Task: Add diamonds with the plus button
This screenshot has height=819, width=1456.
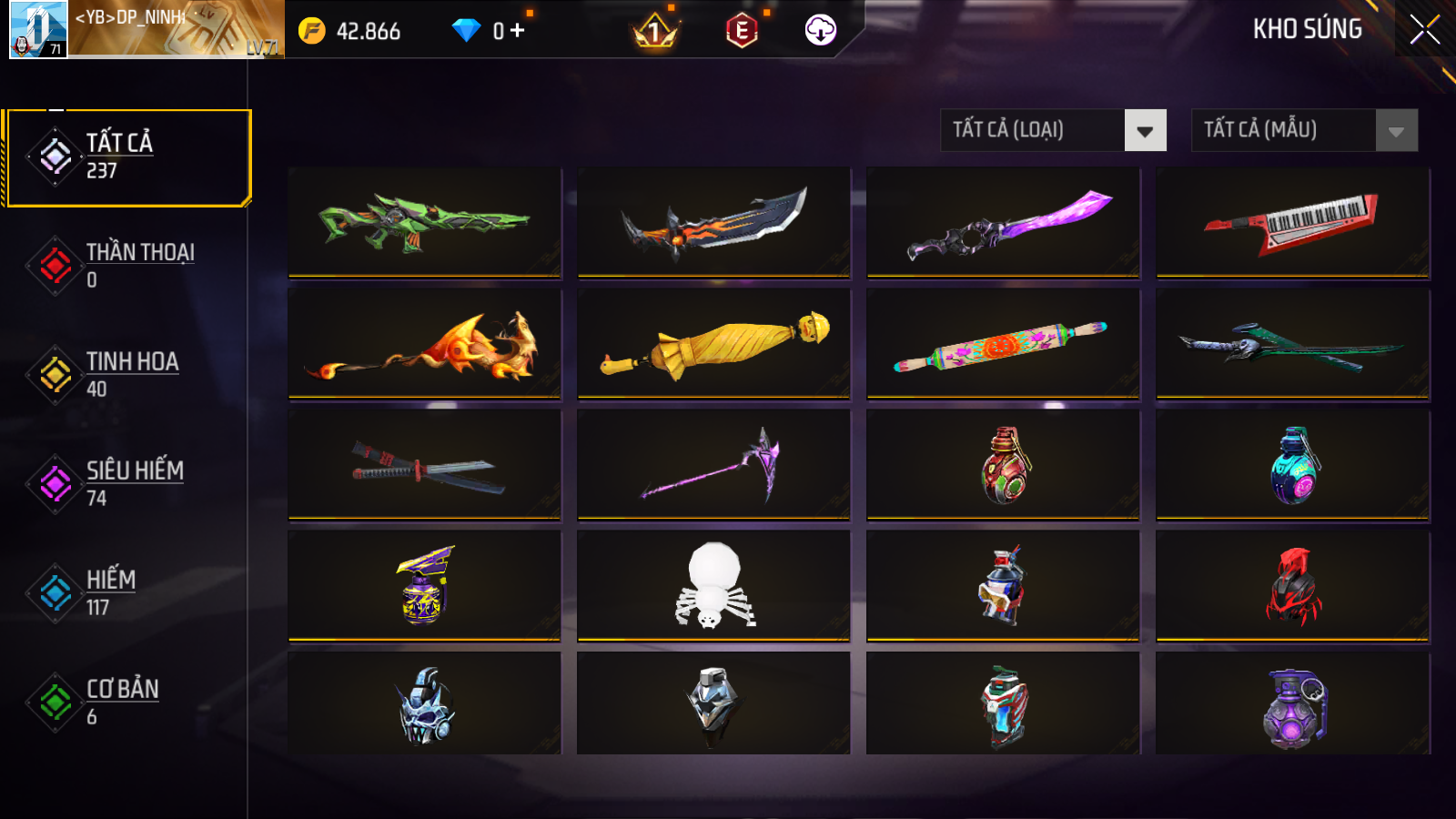Action: (x=518, y=31)
